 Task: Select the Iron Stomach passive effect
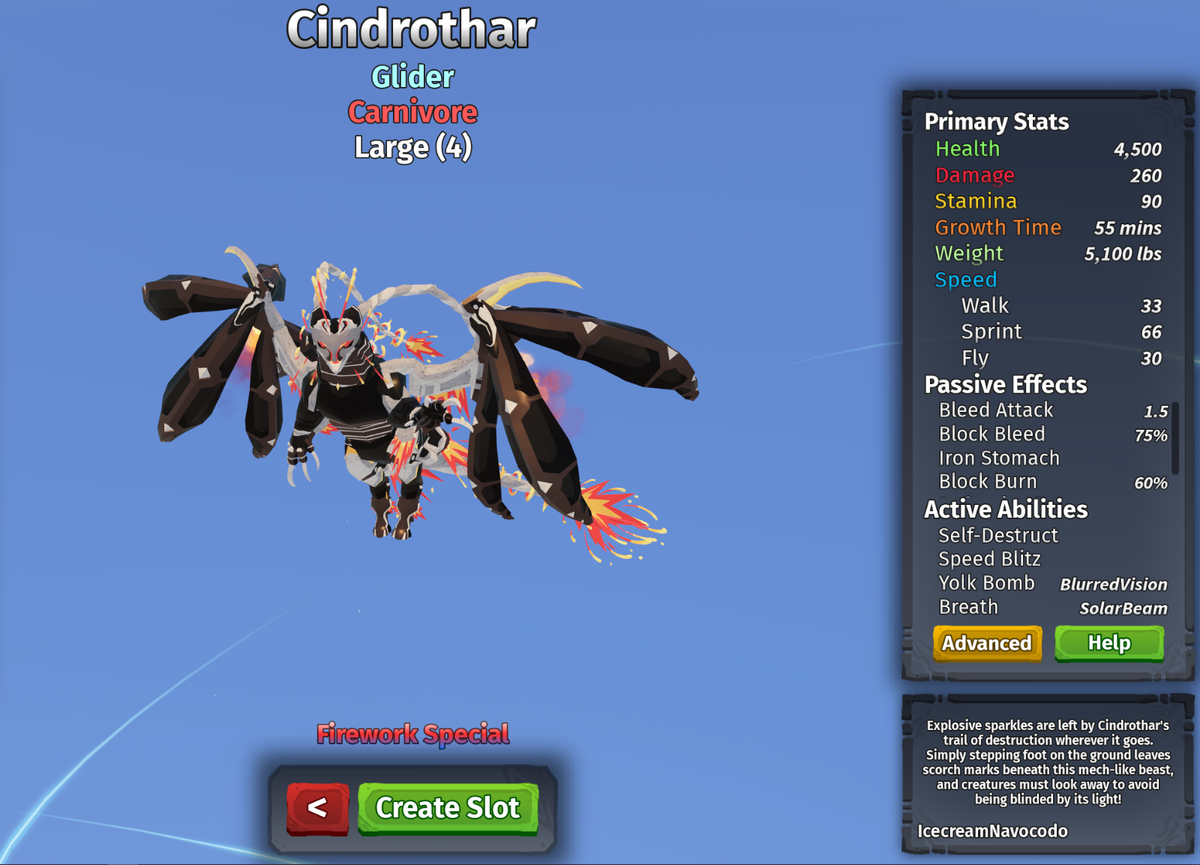pos(999,458)
